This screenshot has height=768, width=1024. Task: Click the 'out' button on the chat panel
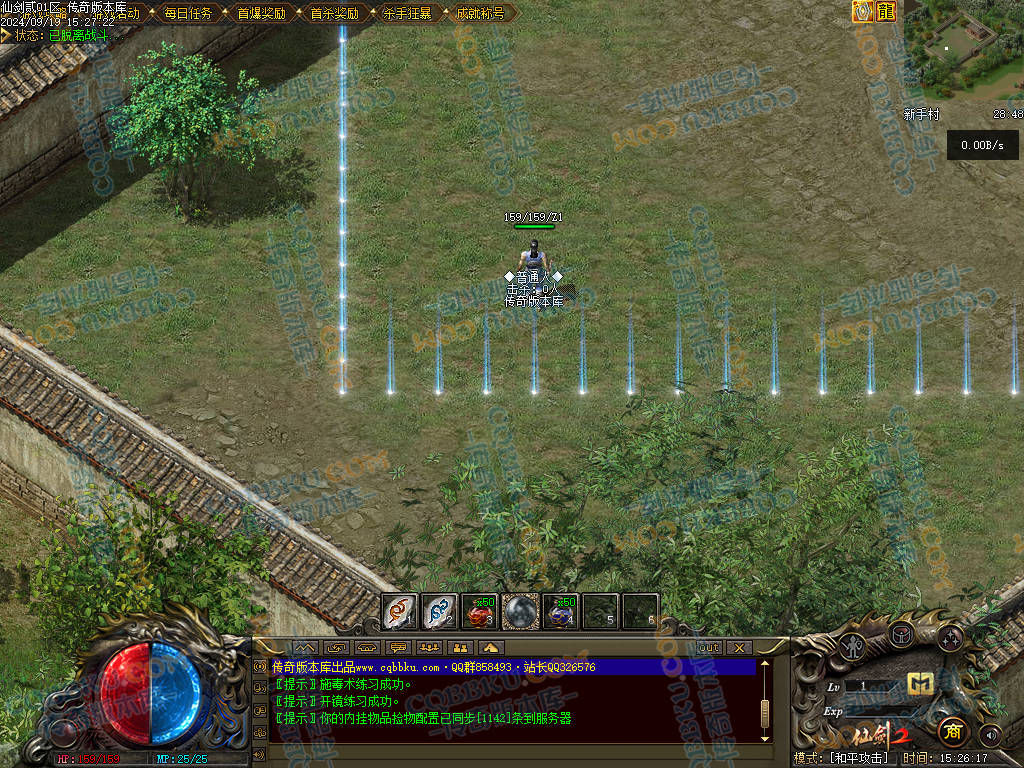point(708,647)
